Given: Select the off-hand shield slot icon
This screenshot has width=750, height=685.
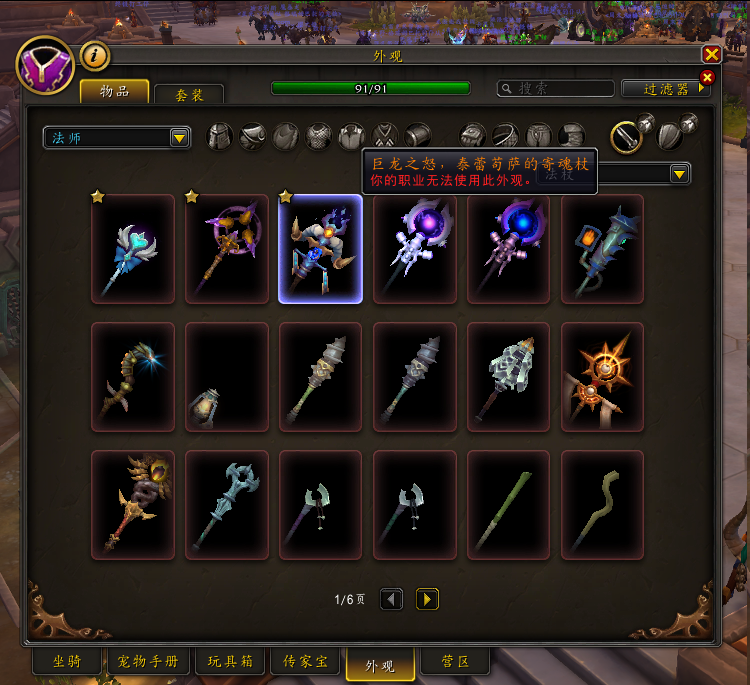Looking at the screenshot, I should pyautogui.click(x=668, y=135).
